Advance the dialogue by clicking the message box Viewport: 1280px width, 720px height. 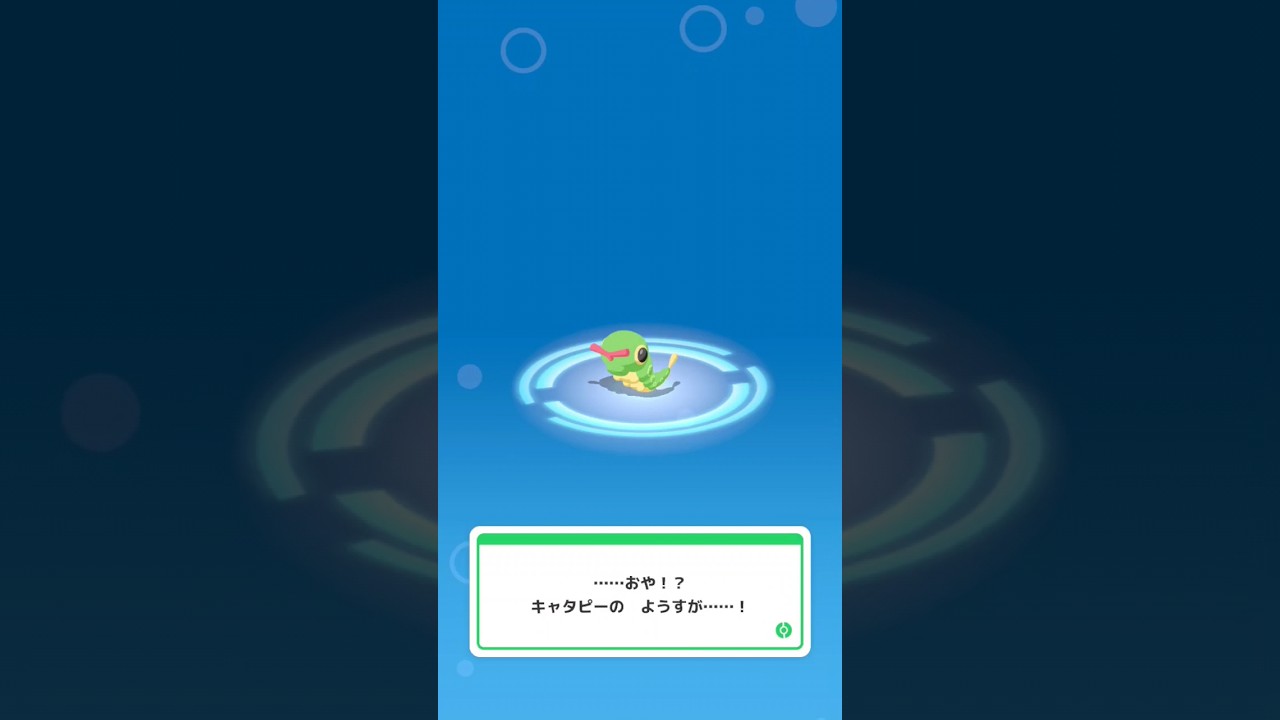[x=640, y=594]
